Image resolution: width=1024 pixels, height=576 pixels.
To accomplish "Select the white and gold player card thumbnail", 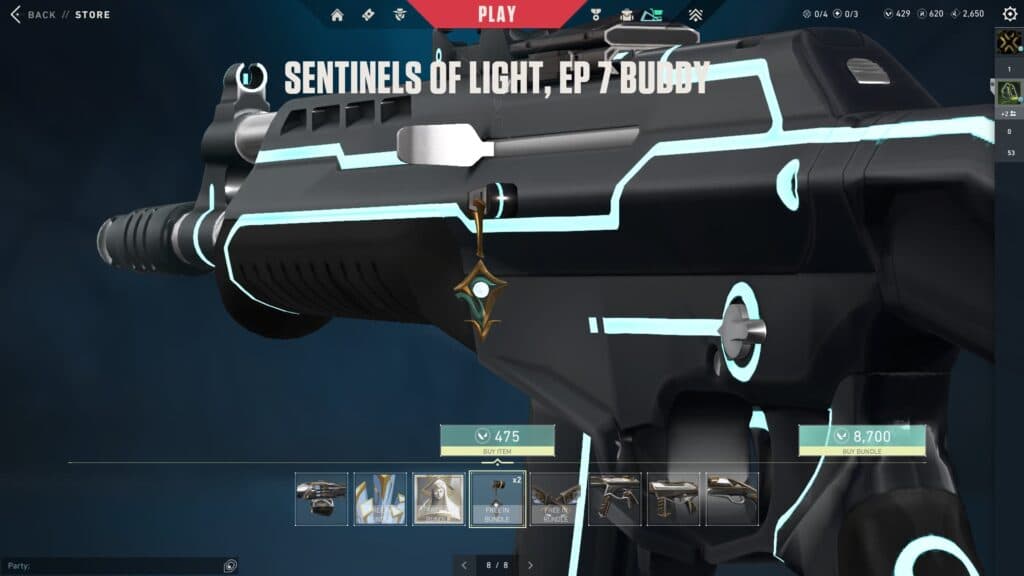I will tap(380, 498).
